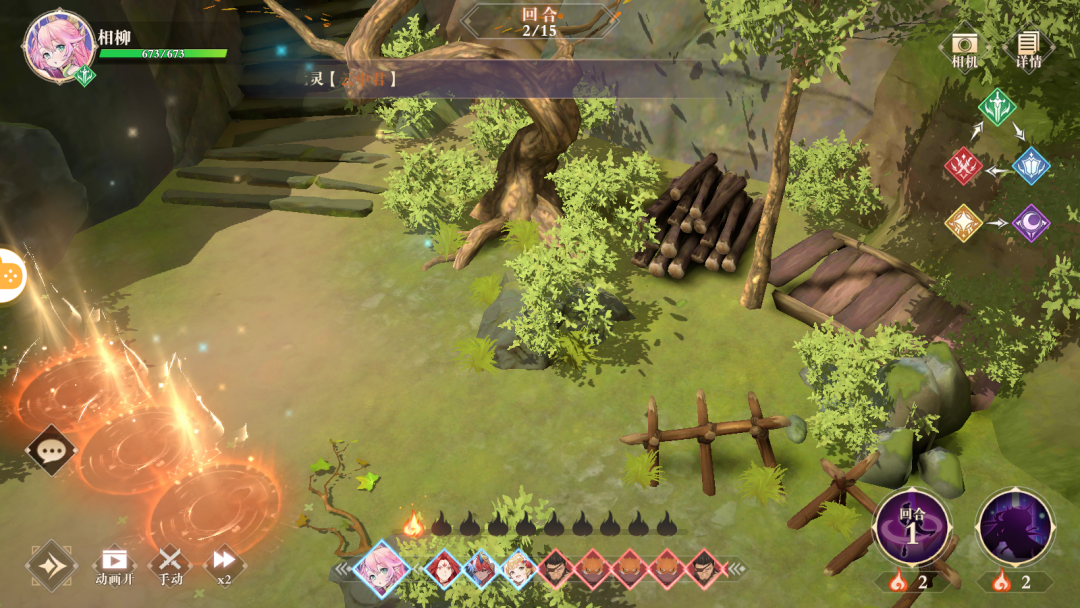The width and height of the screenshot is (1080, 608).
Task: Open the 相机 camera button
Action: pyautogui.click(x=965, y=46)
